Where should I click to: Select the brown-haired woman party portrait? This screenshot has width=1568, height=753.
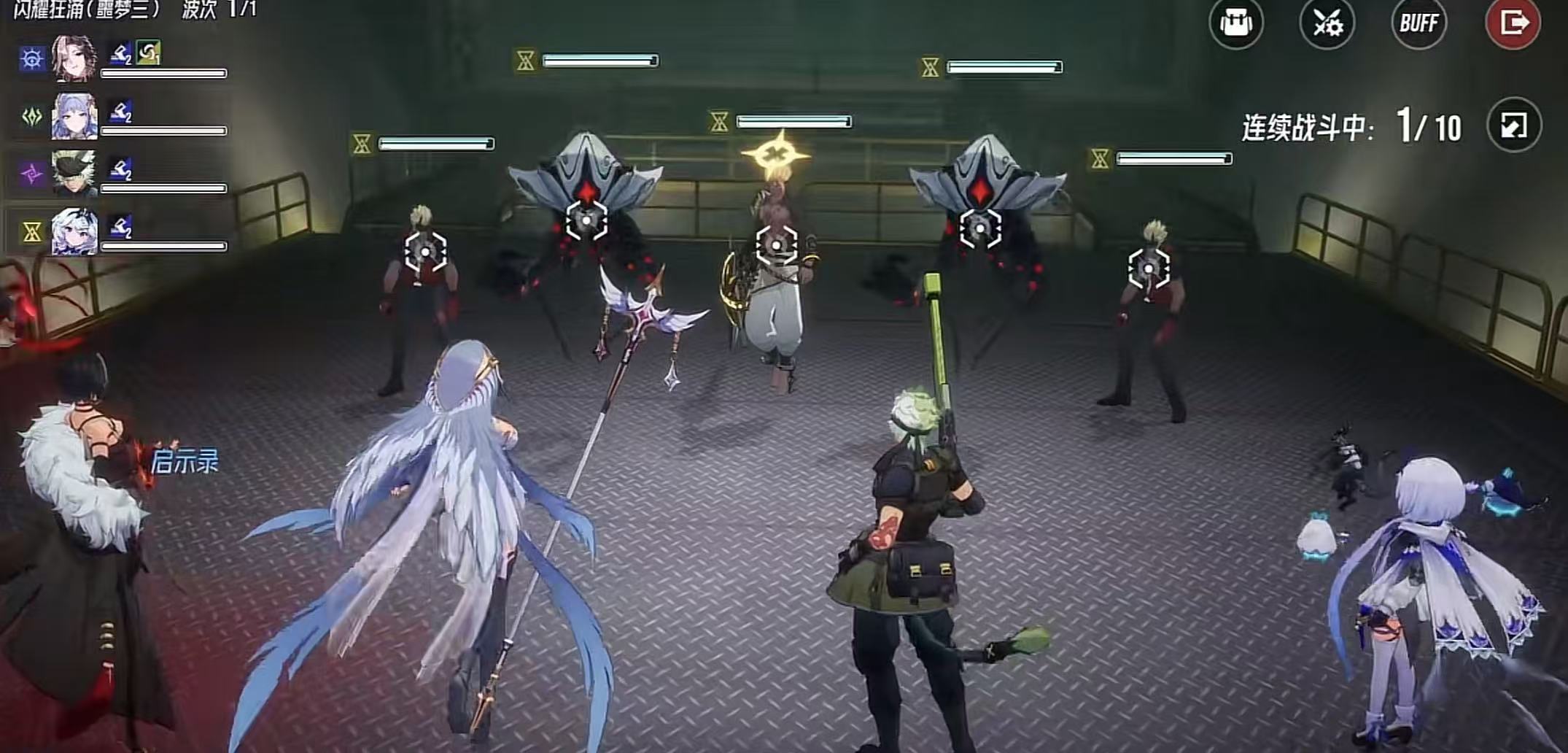(74, 58)
